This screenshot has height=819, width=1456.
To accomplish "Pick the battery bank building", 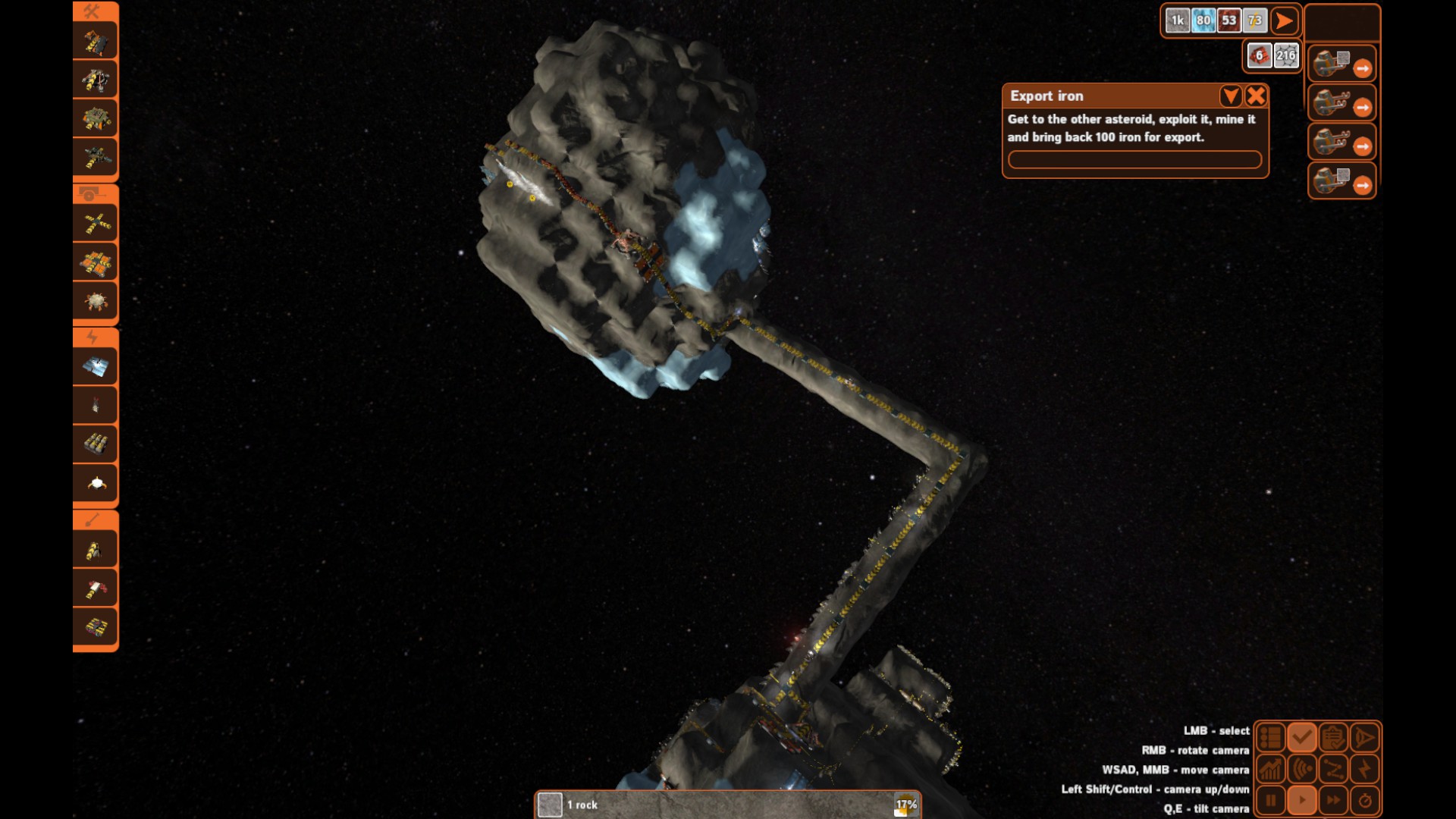I will [96, 444].
